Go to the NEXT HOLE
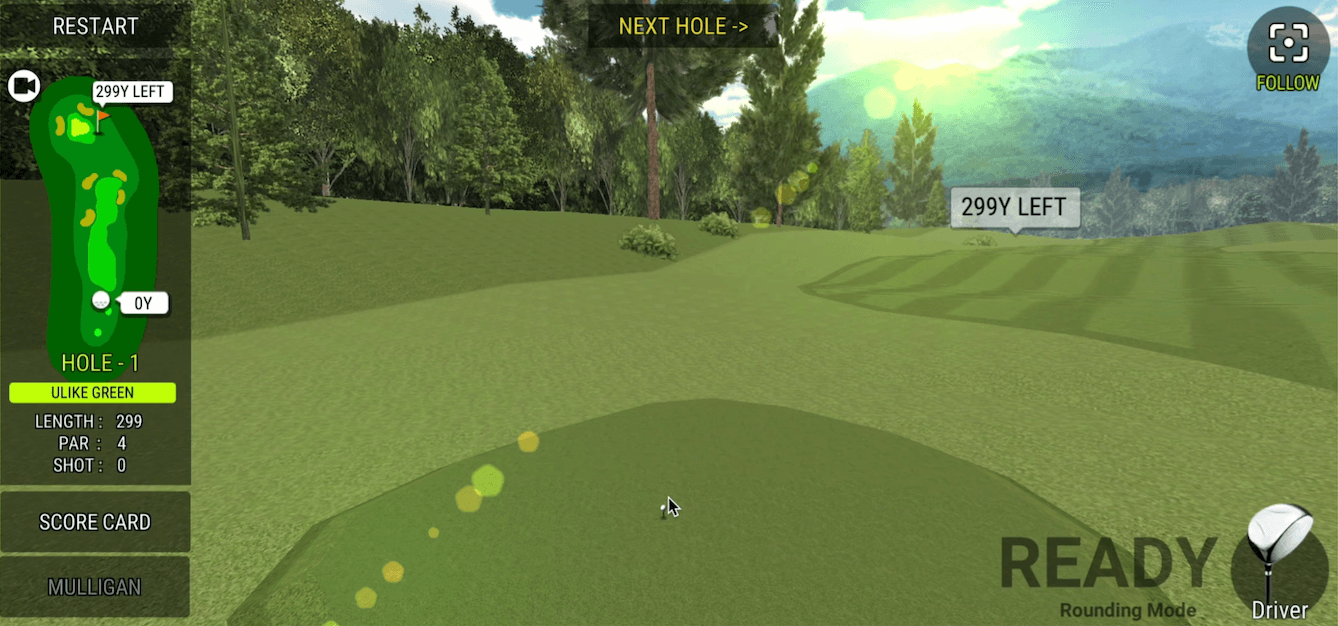 coord(683,26)
